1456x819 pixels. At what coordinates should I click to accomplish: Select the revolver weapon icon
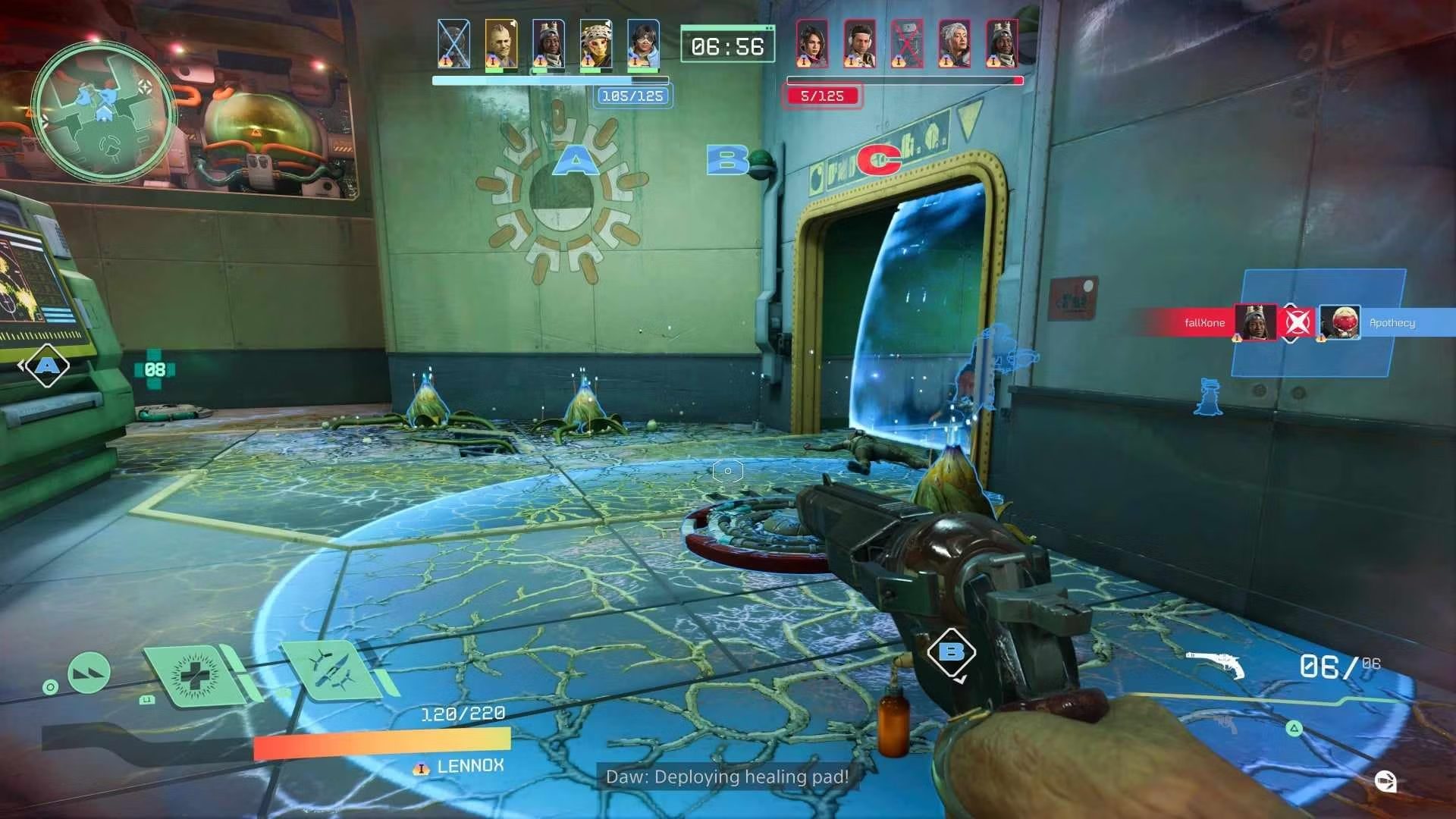1216,664
